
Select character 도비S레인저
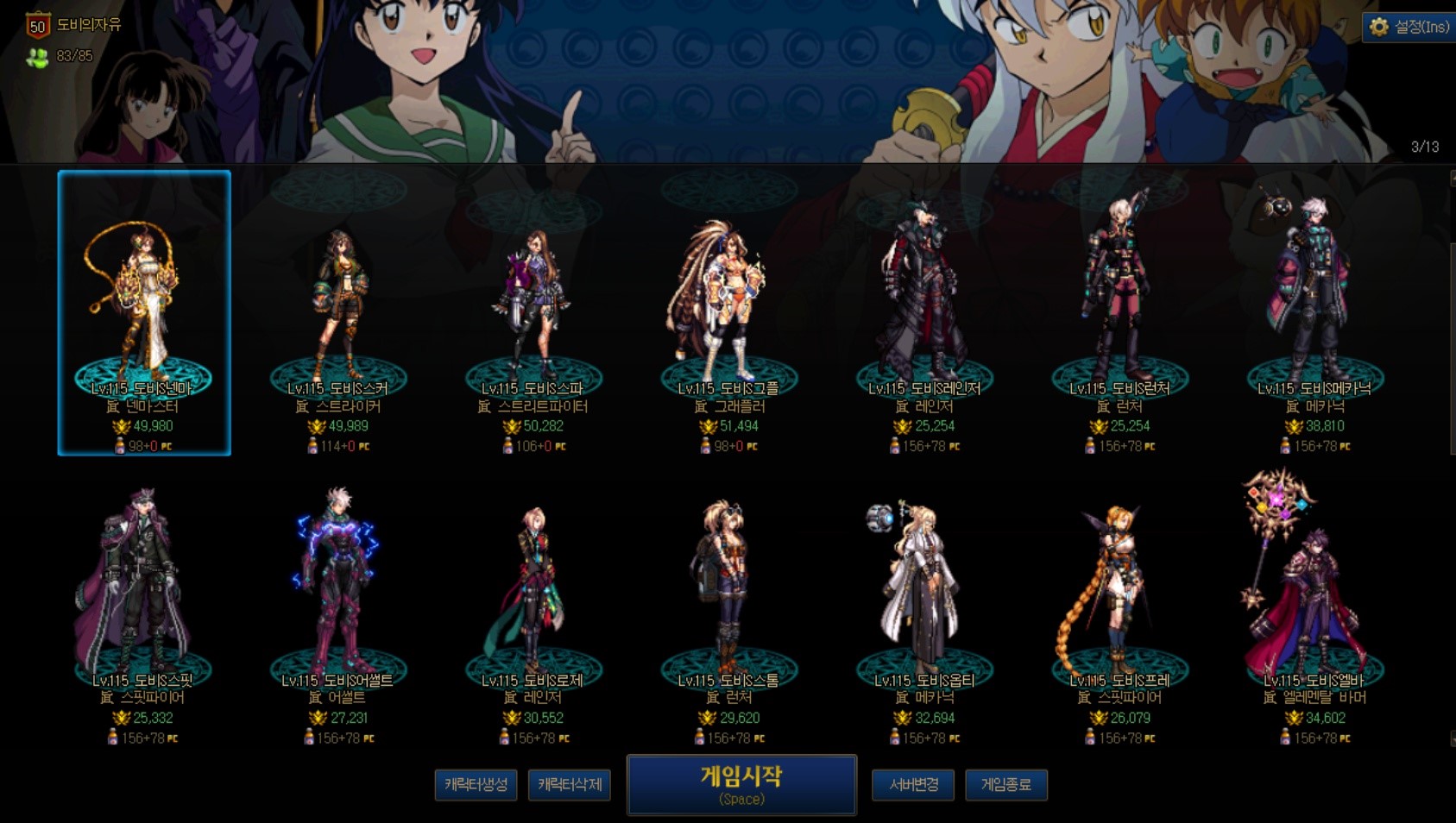[x=924, y=312]
